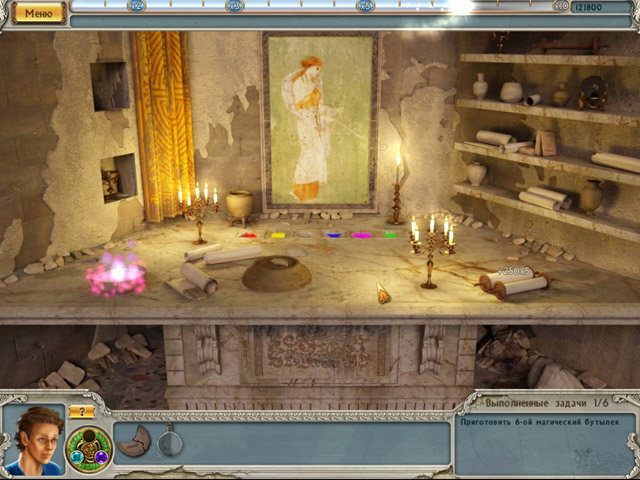Open the Выполненные задачи task list

546,403
